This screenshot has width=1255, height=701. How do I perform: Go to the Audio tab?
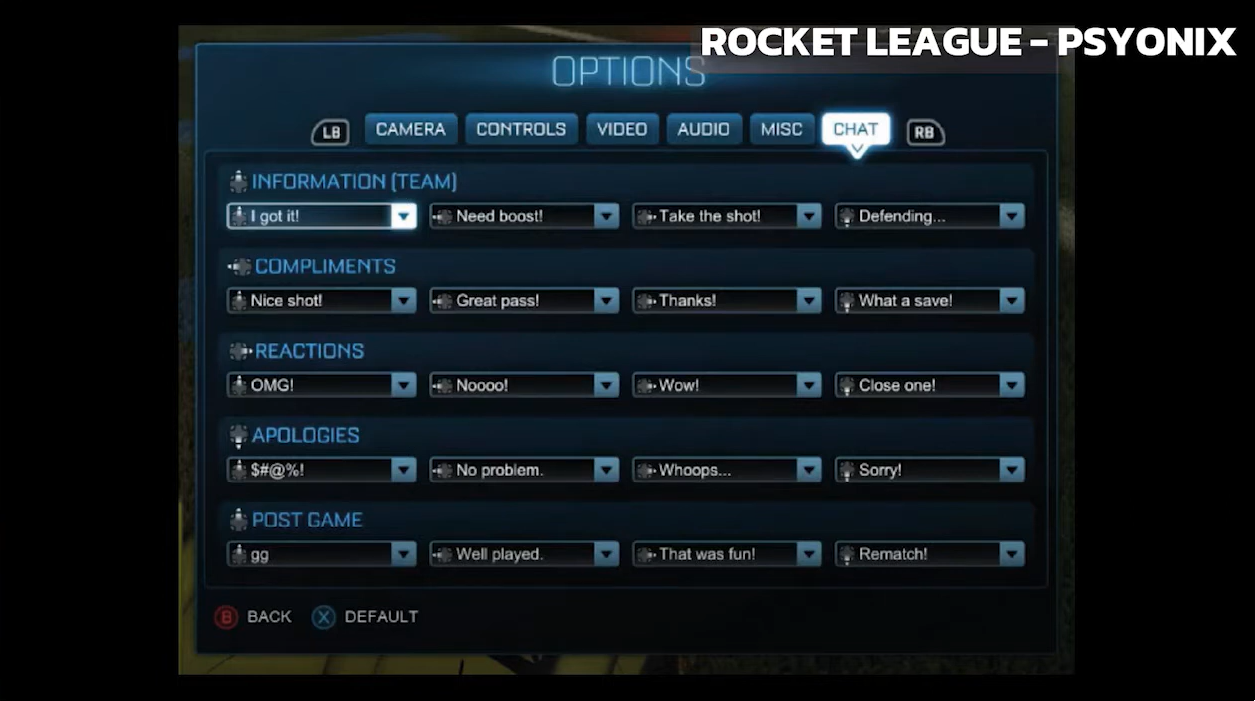click(703, 129)
